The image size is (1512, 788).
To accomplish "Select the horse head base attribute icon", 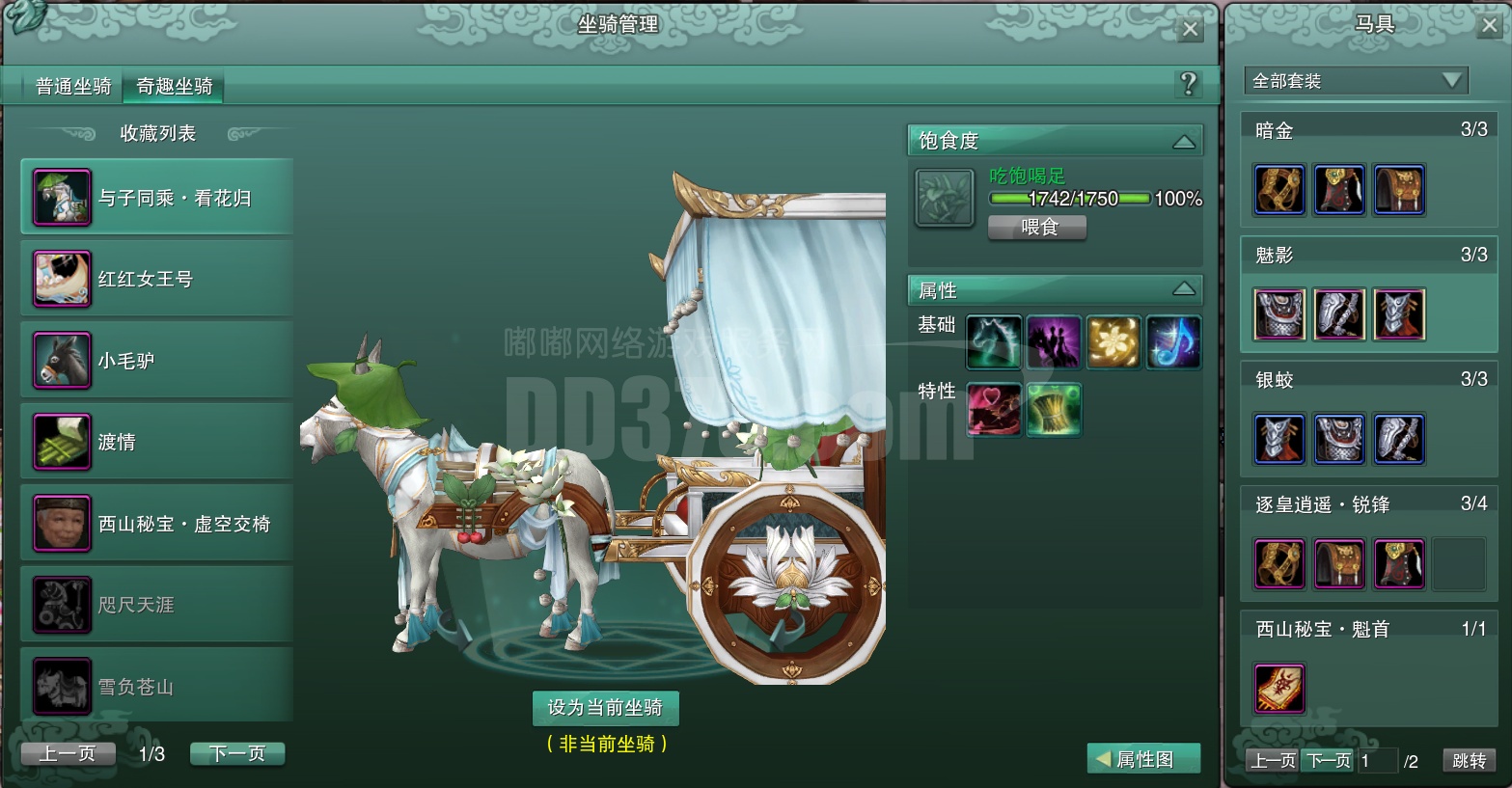I will [x=994, y=342].
